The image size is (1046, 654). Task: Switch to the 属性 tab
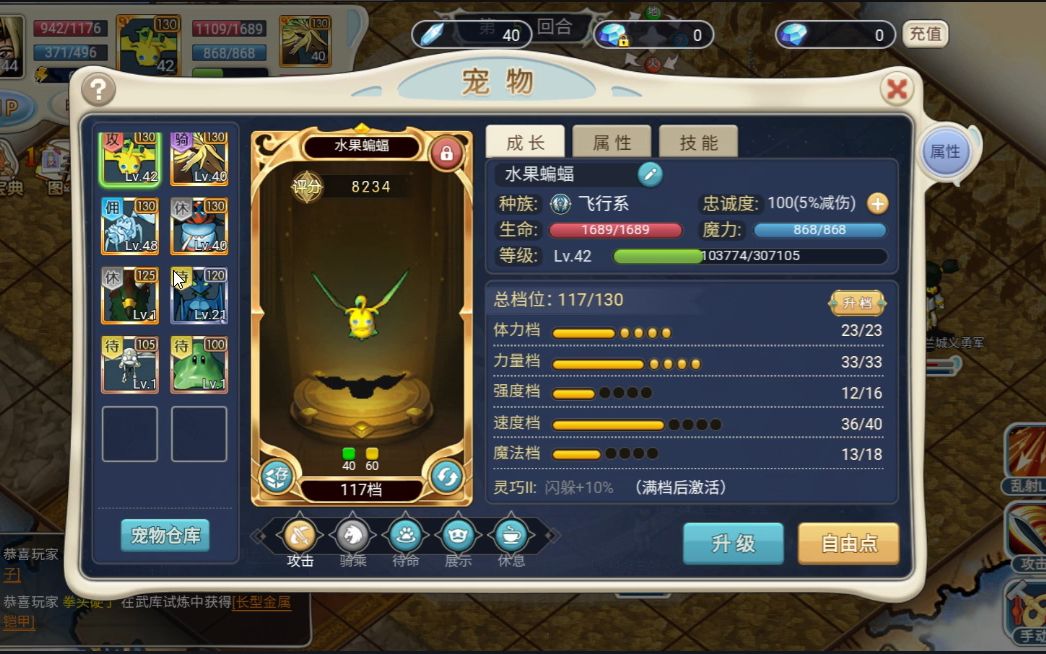pyautogui.click(x=612, y=143)
